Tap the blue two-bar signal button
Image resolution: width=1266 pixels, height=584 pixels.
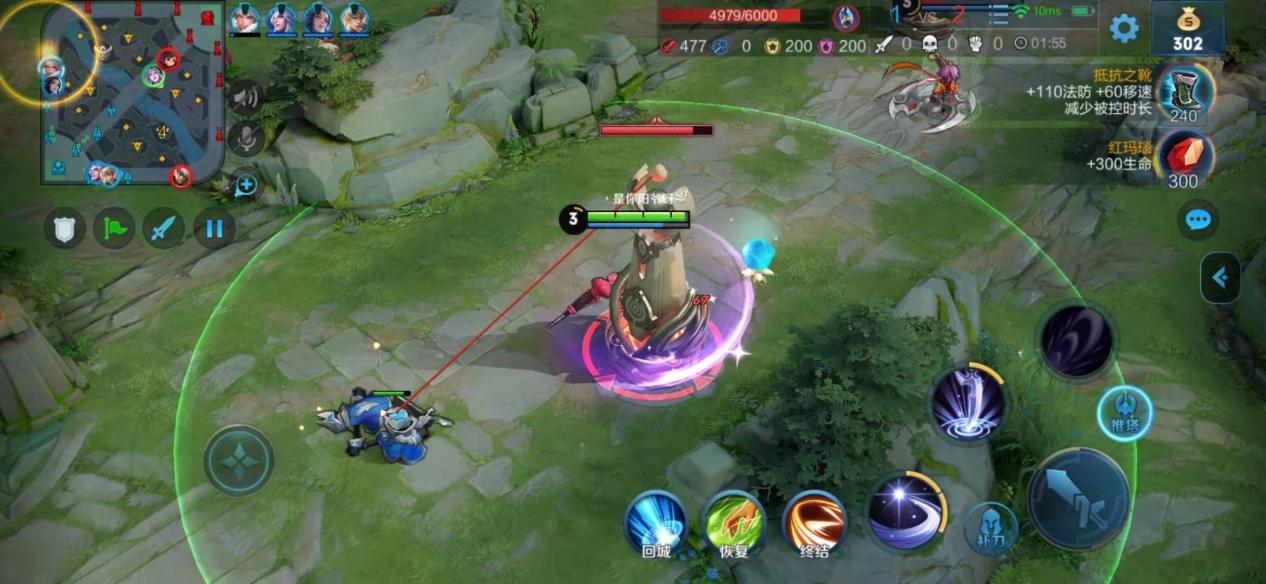(x=214, y=229)
